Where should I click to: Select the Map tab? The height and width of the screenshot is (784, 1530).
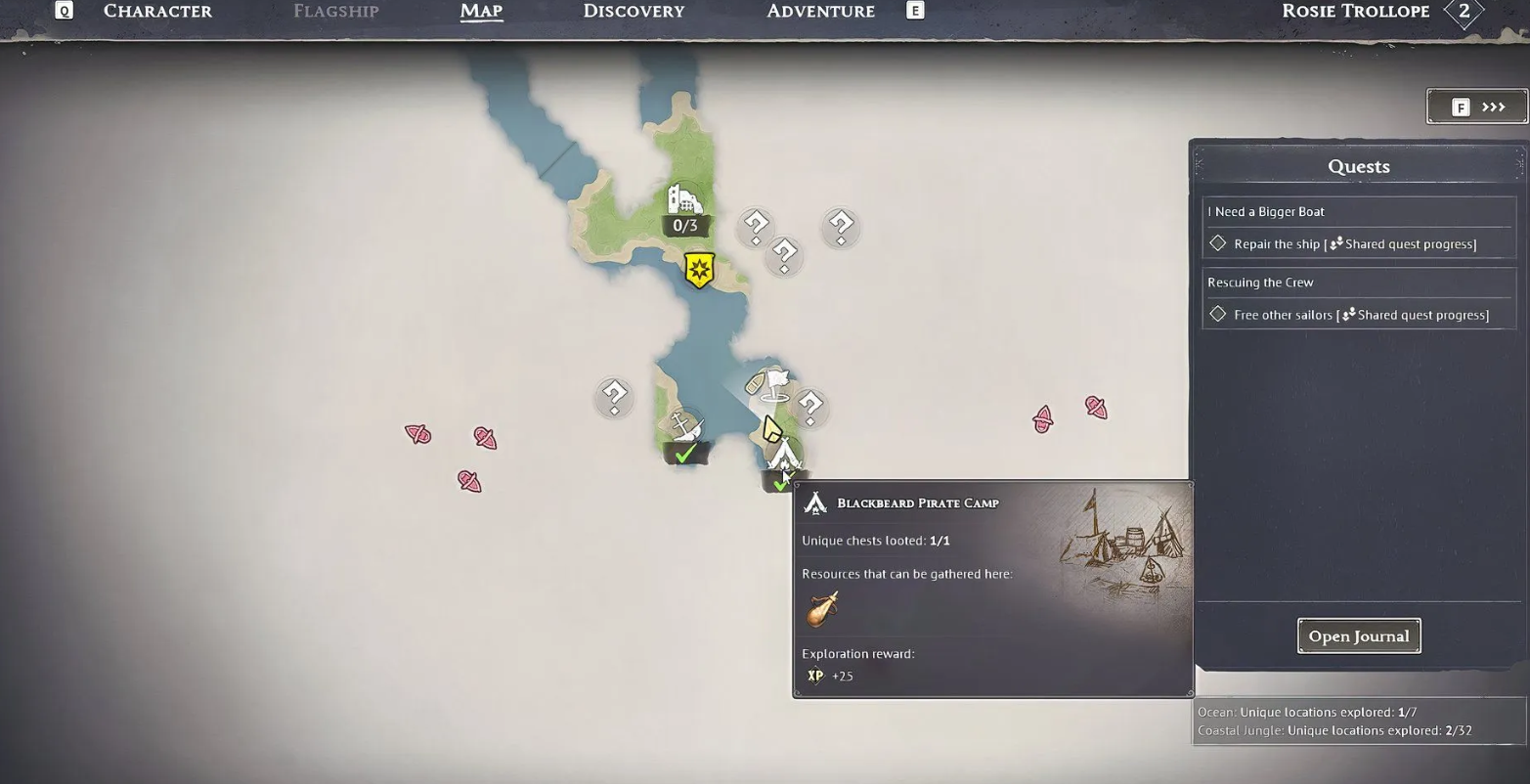481,12
